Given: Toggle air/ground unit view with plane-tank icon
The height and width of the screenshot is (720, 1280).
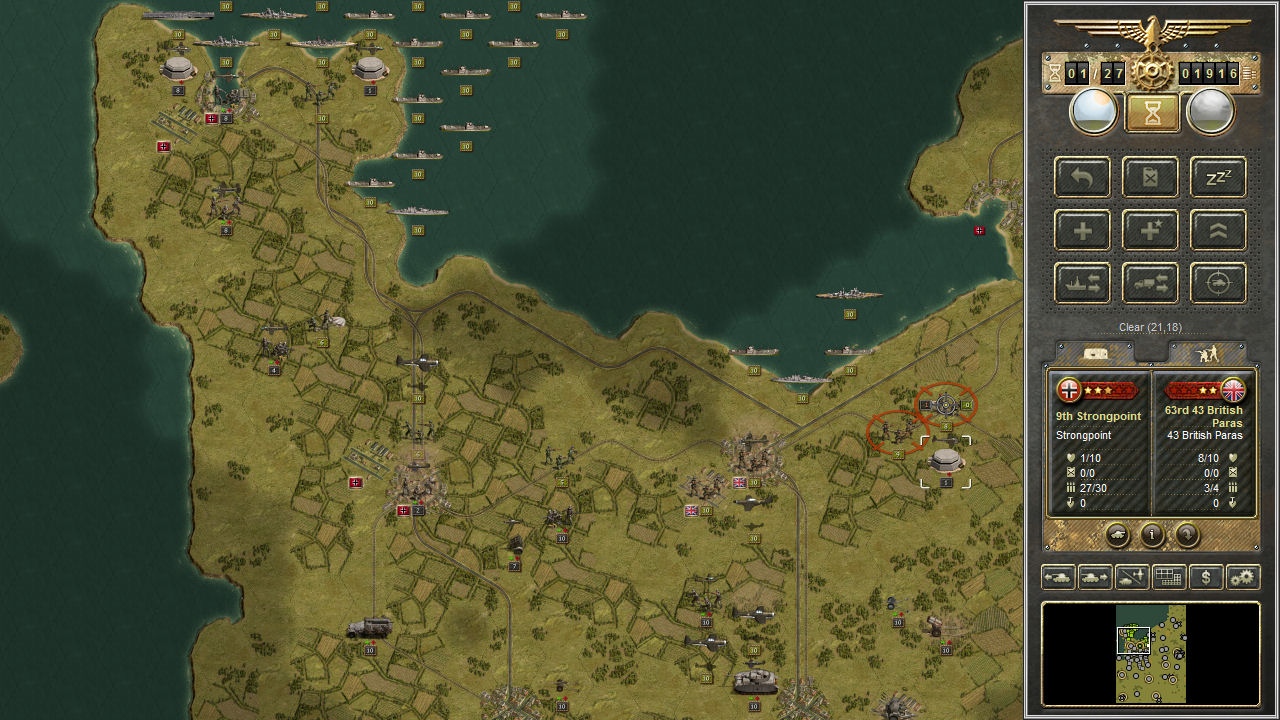Looking at the screenshot, I should tap(1133, 577).
